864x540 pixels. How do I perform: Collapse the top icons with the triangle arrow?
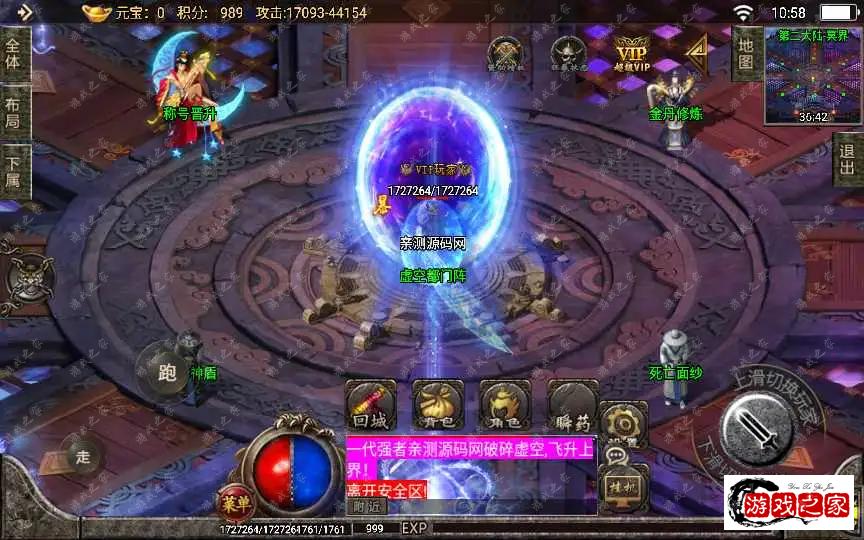(x=696, y=52)
